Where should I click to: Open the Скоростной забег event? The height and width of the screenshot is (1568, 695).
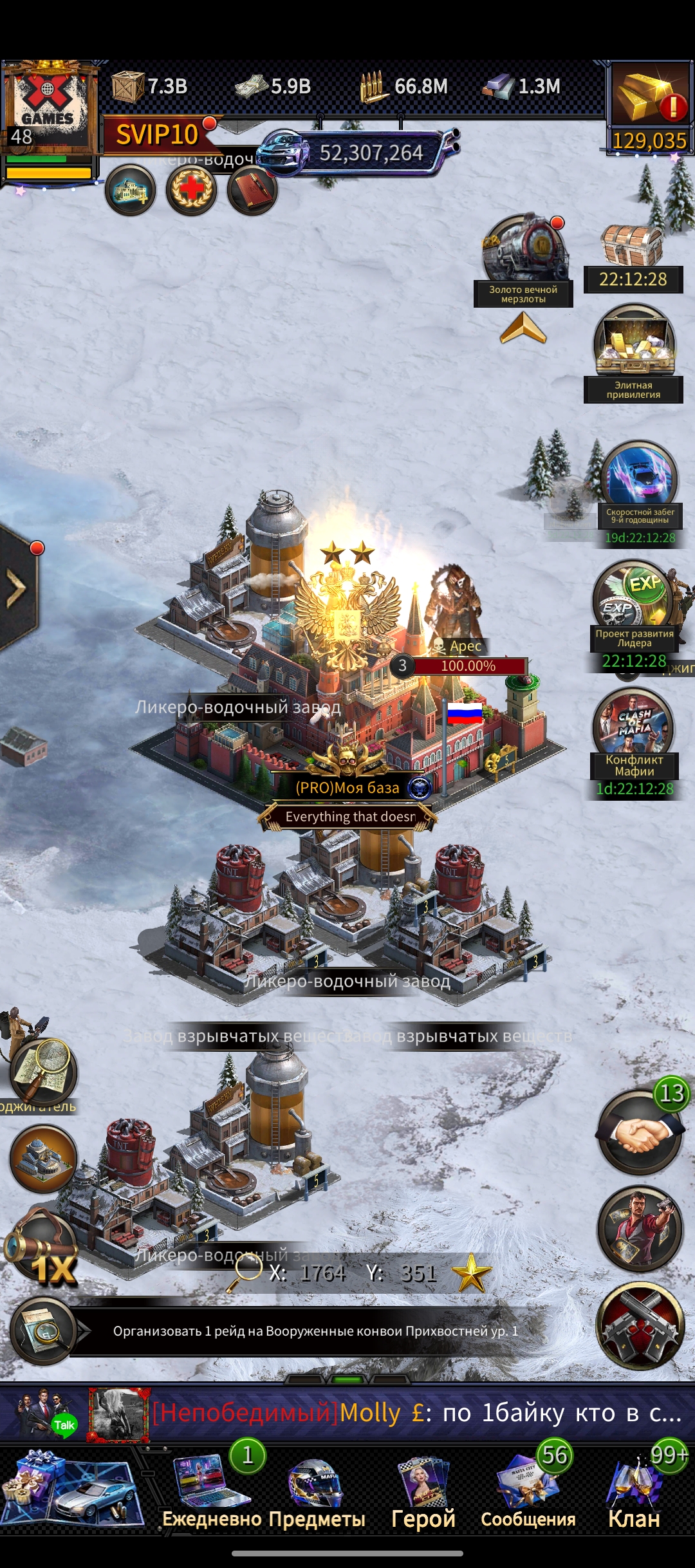tap(640, 480)
